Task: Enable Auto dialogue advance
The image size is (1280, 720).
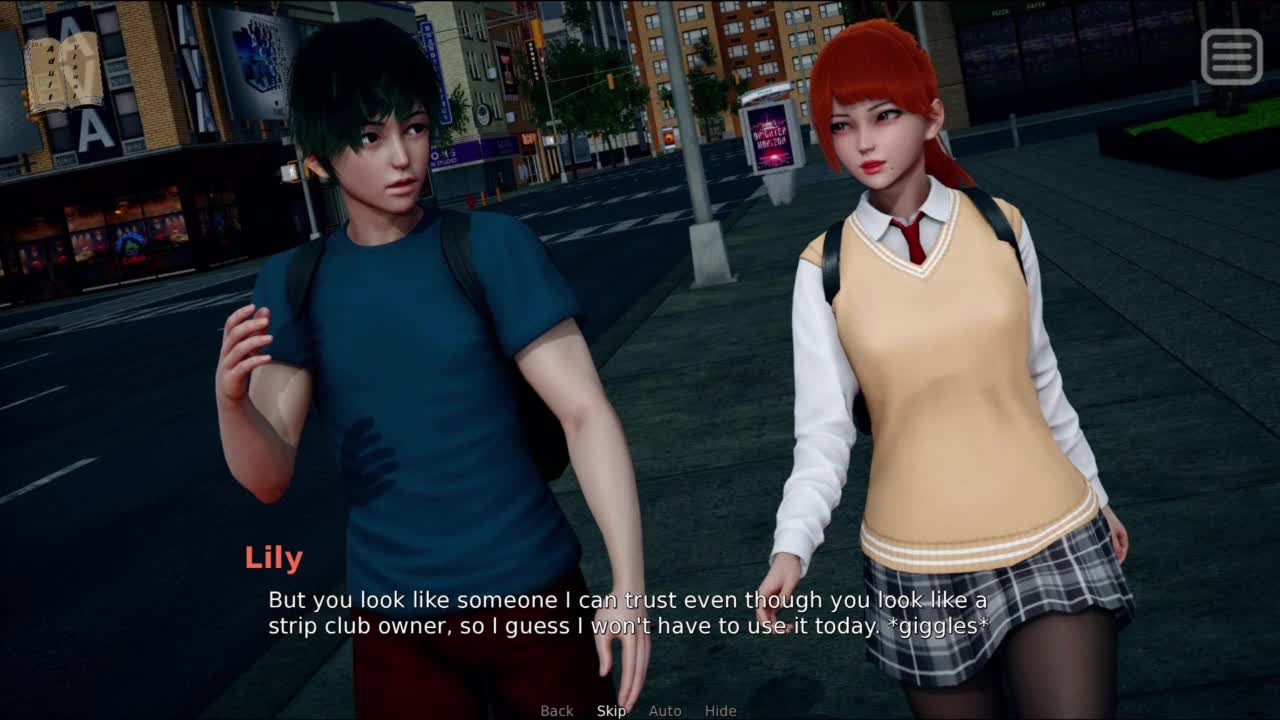Action: click(x=665, y=711)
